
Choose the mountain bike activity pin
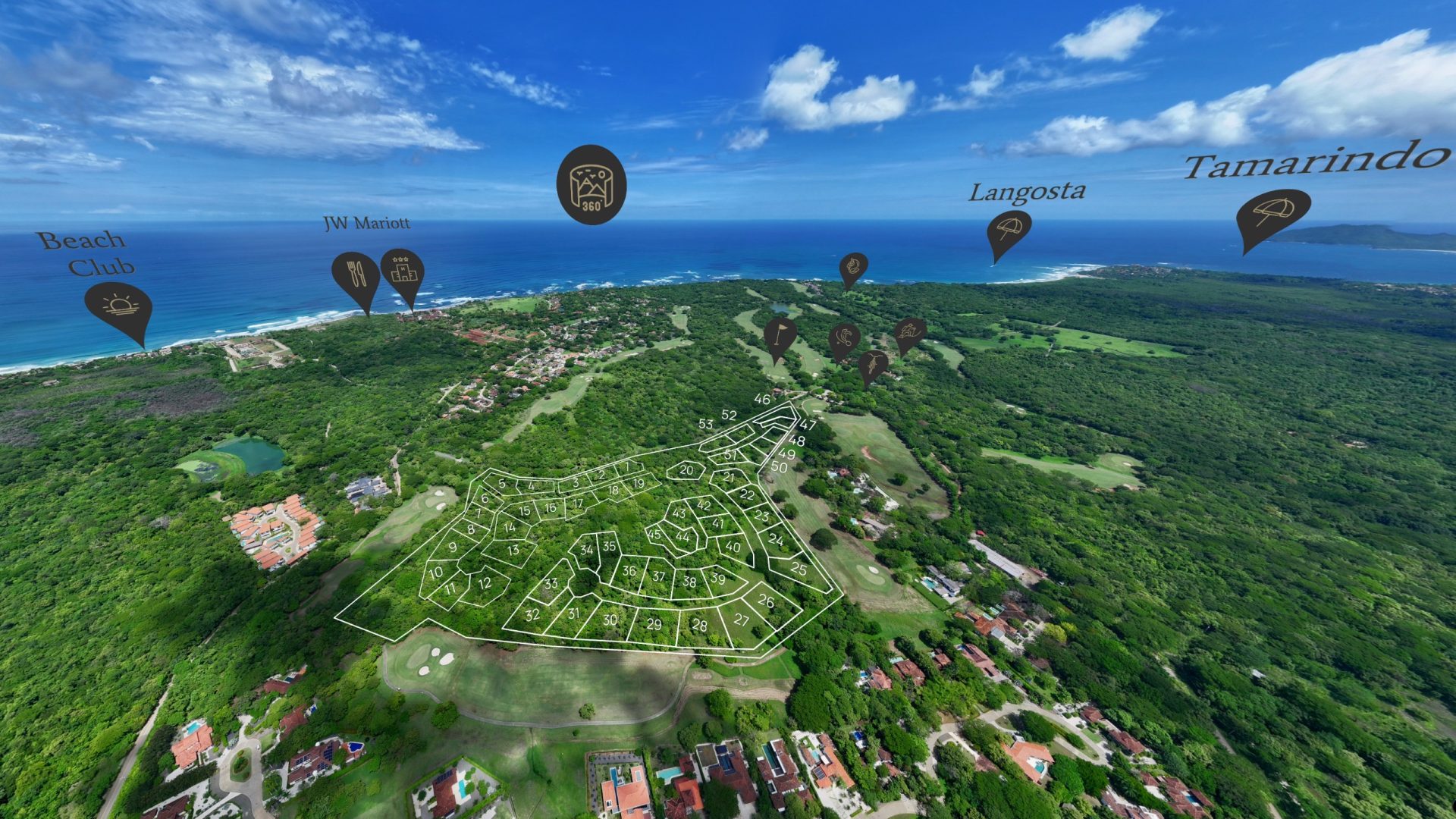(873, 365)
